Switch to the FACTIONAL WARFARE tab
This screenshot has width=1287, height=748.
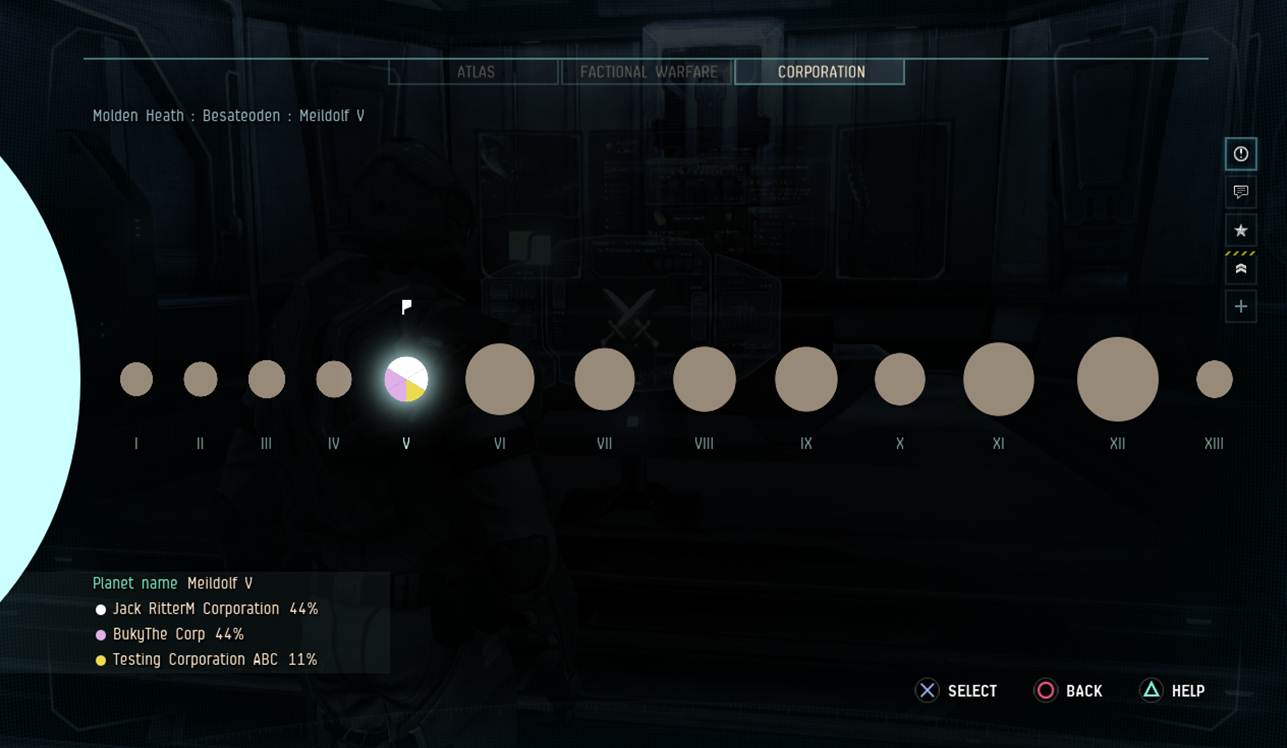[x=647, y=71]
